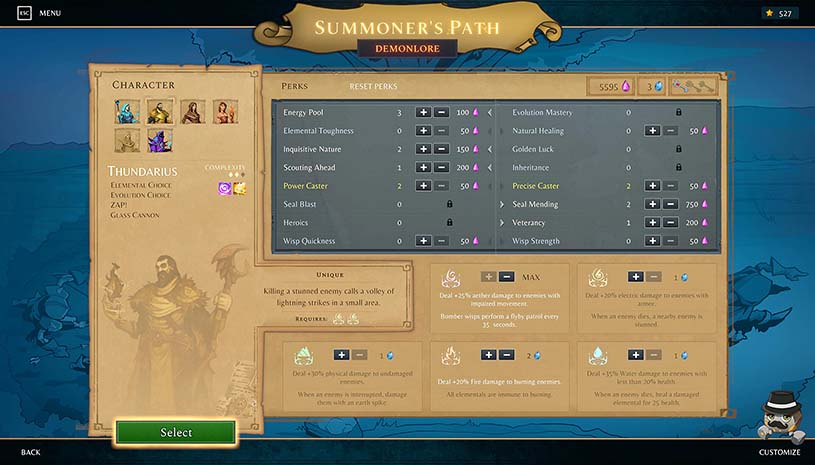Increase the Wisp Strength perk

[x=652, y=241]
